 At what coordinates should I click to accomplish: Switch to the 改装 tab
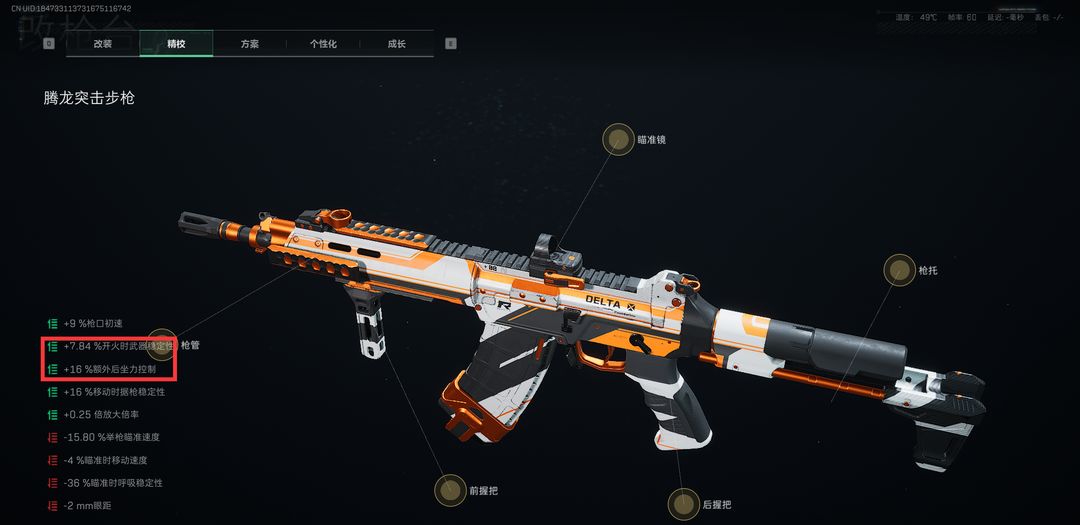[x=103, y=44]
